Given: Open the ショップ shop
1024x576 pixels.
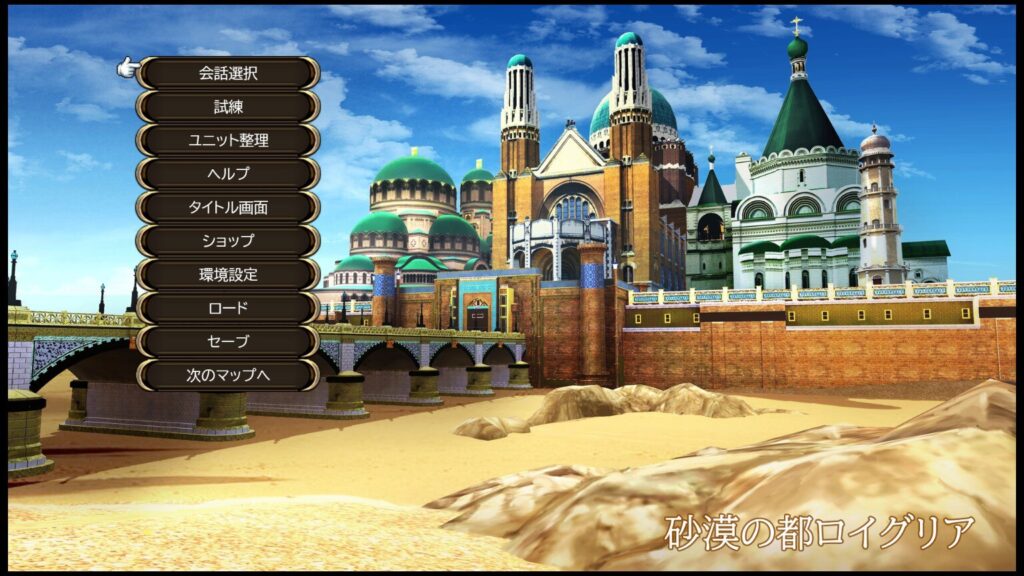Looking at the screenshot, I should coord(228,241).
